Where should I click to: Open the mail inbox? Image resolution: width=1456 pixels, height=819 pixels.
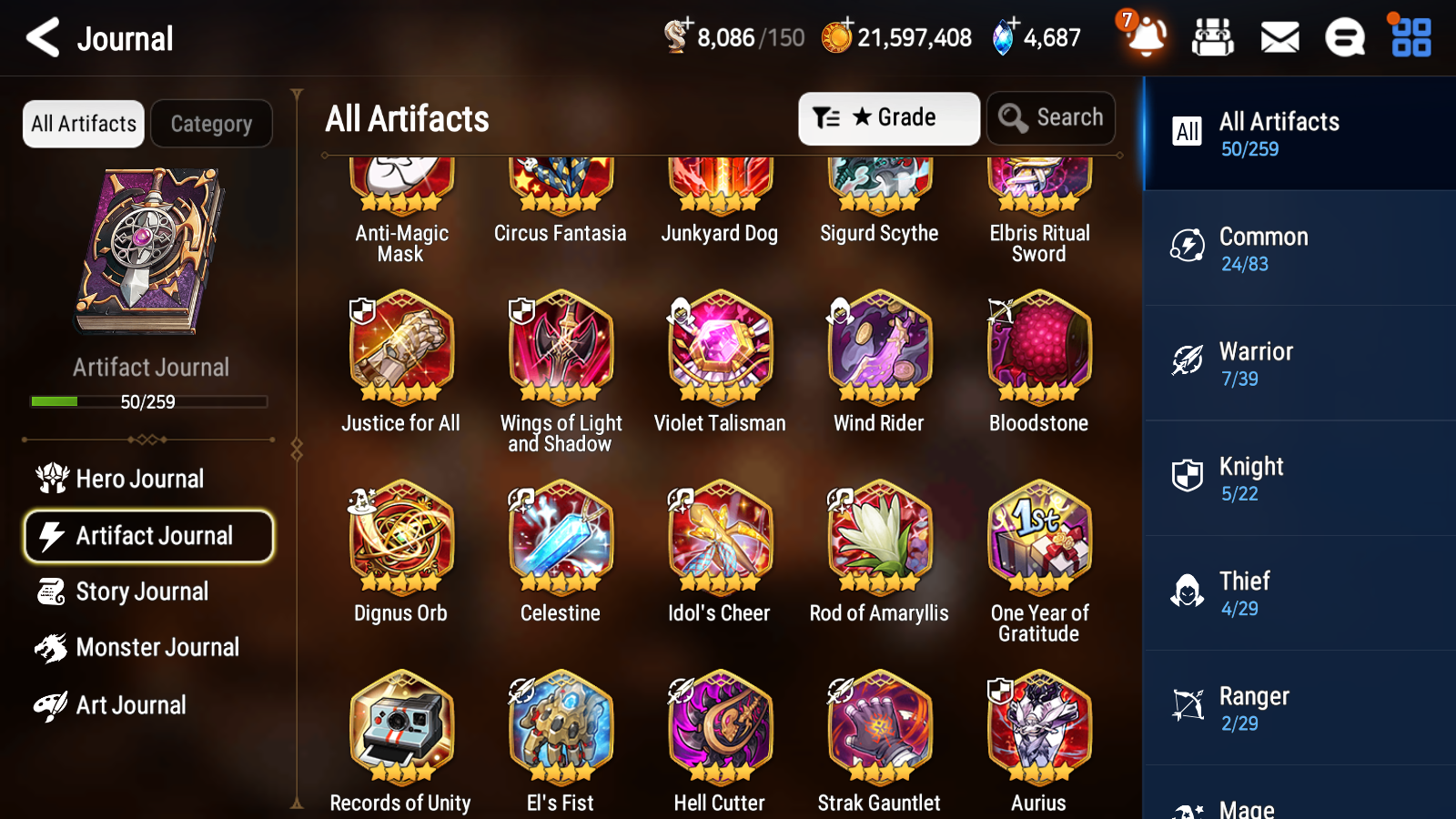click(1279, 38)
